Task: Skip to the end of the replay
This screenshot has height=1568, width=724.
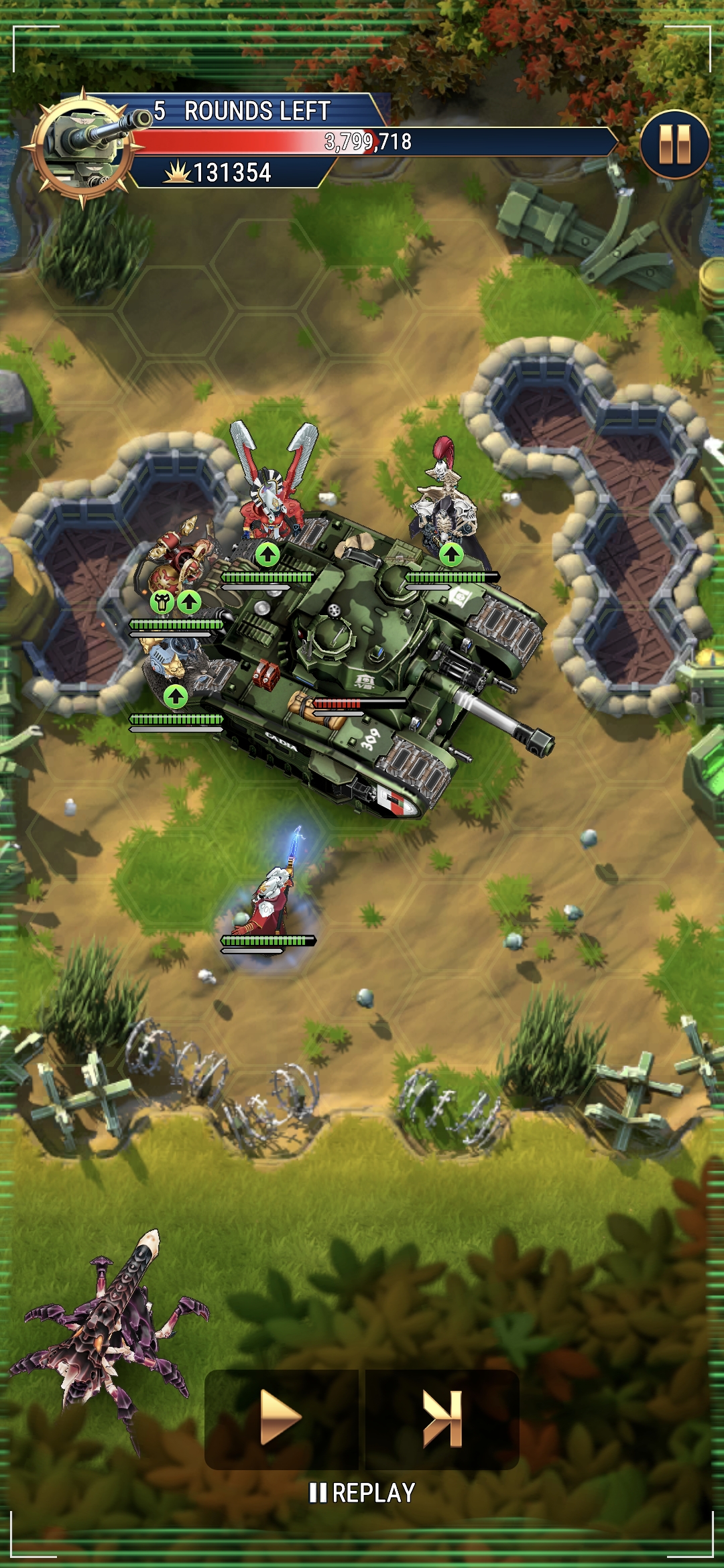Action: [442, 1417]
